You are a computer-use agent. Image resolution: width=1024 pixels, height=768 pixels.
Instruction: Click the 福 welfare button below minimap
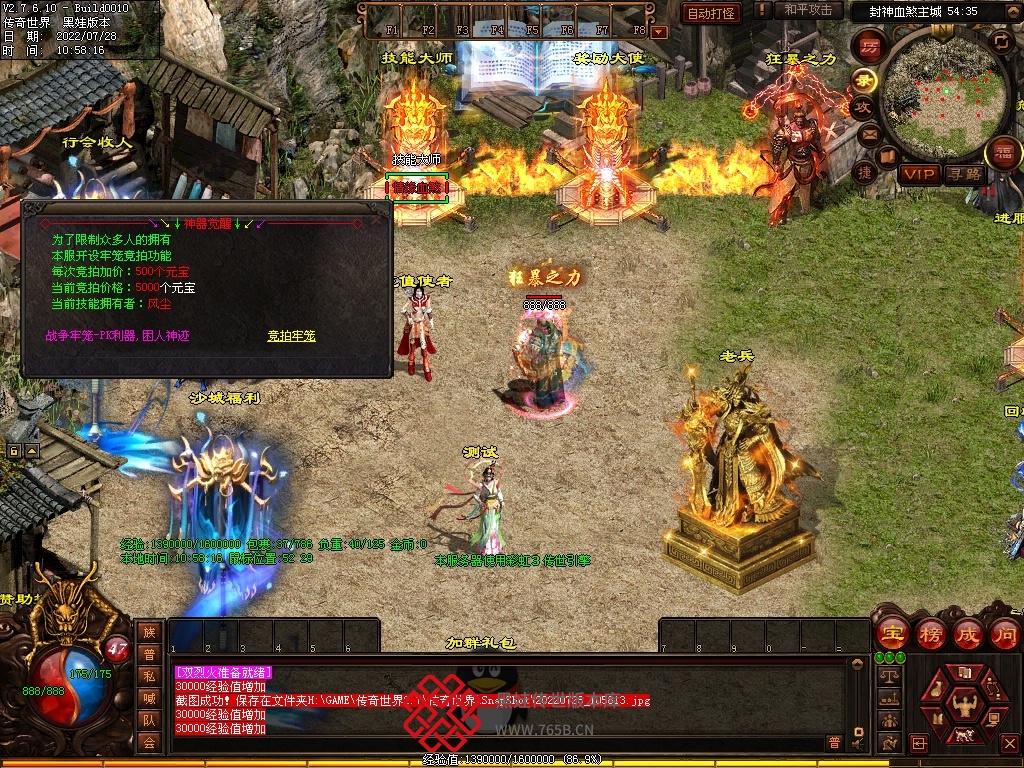pos(1002,153)
